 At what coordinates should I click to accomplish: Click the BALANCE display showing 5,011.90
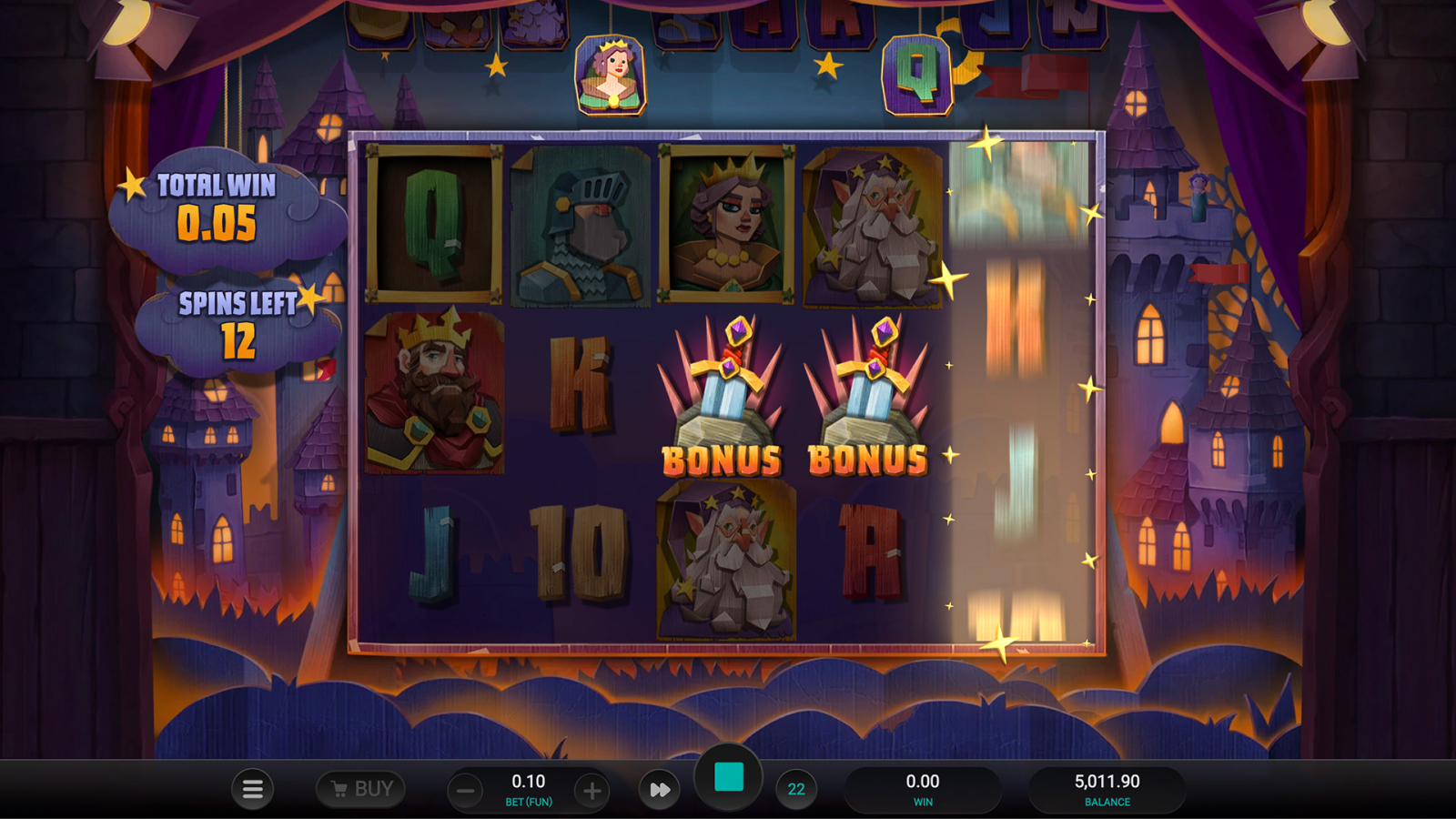pyautogui.click(x=1107, y=788)
